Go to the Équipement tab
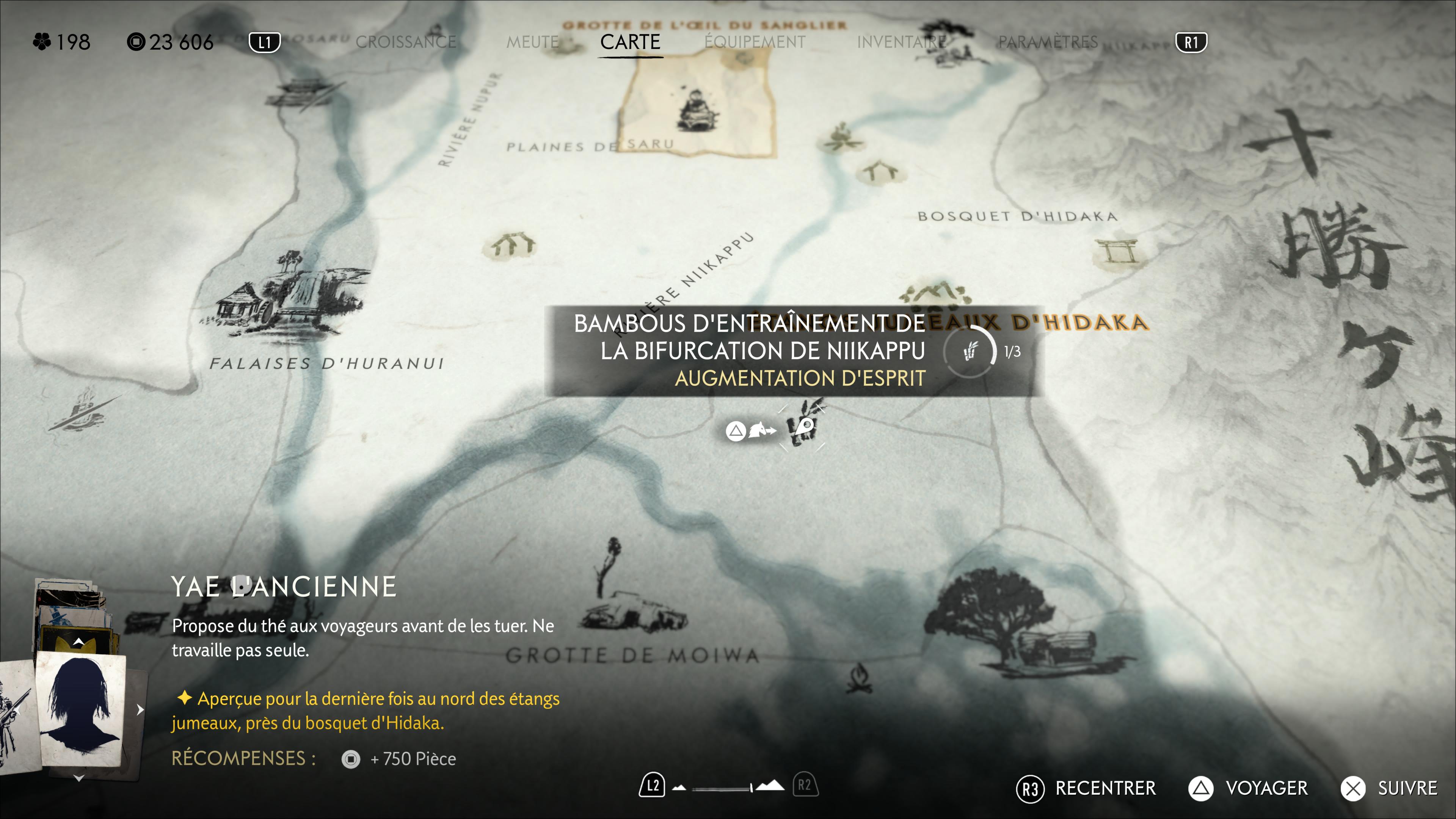 (x=755, y=42)
